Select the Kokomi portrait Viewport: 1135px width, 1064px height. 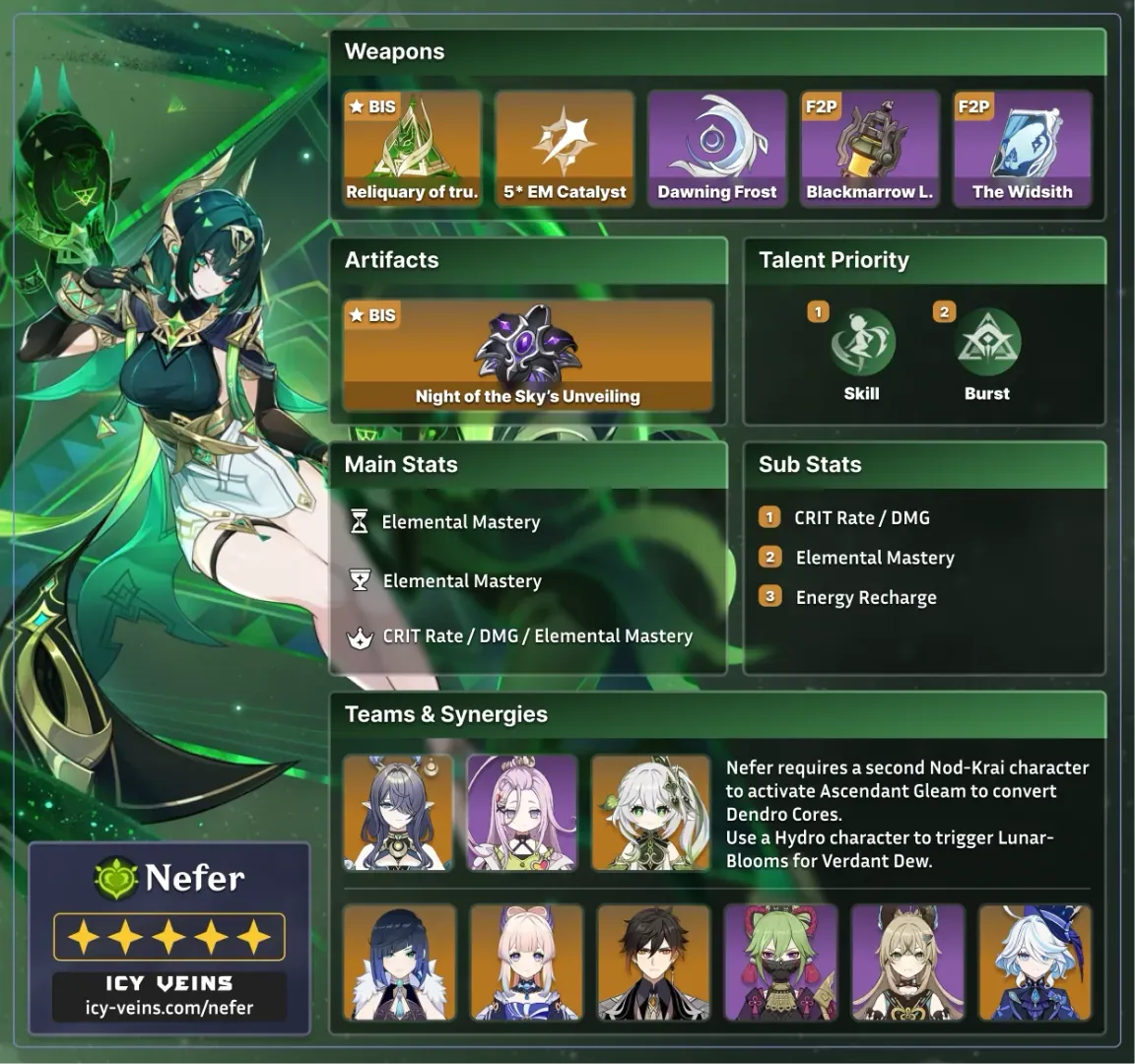pos(526,963)
